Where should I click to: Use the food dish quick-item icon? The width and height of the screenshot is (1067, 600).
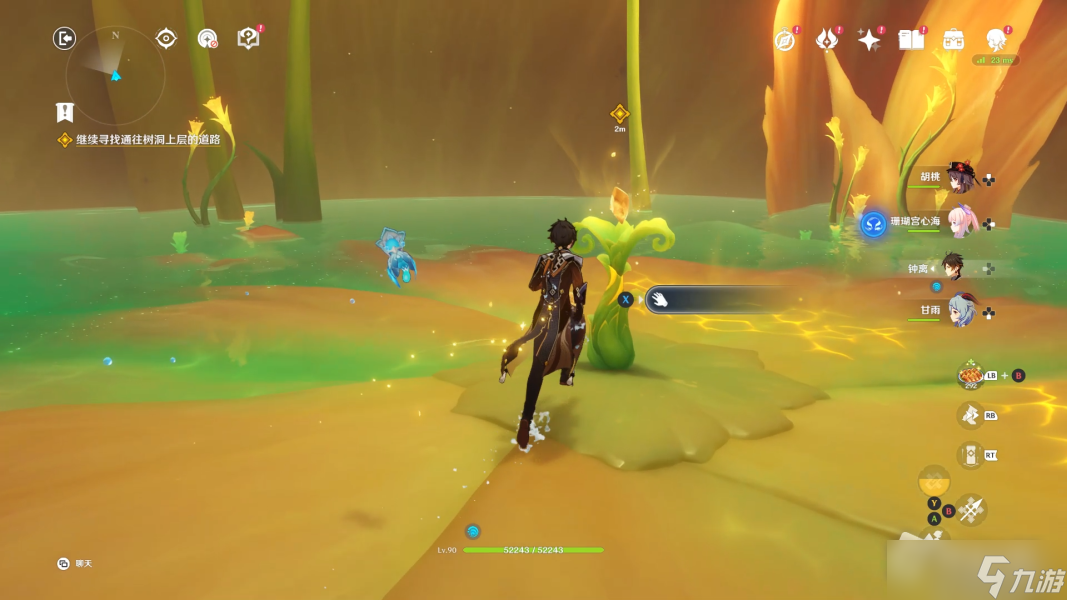coord(970,375)
